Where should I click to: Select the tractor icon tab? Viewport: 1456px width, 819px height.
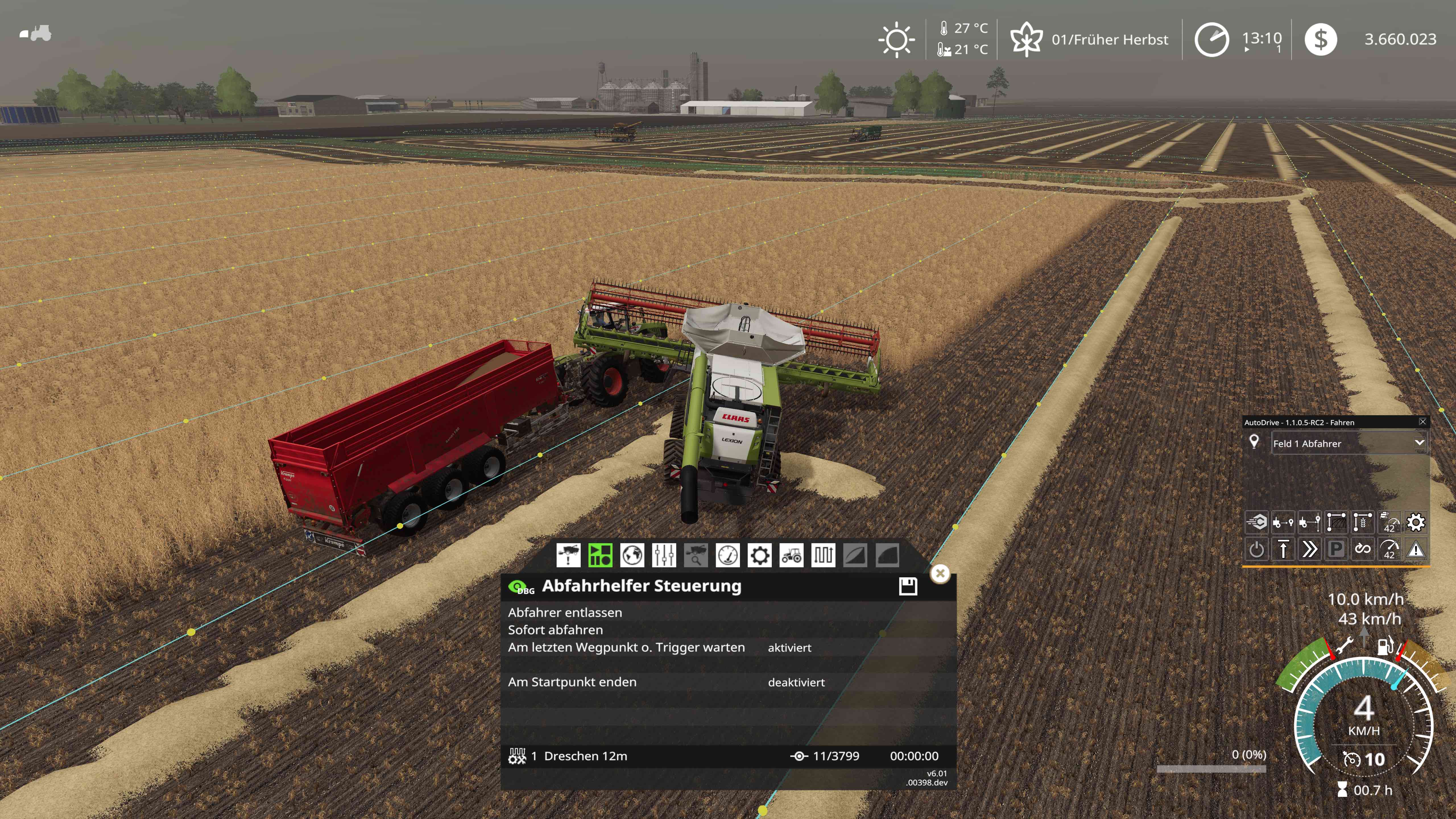791,555
